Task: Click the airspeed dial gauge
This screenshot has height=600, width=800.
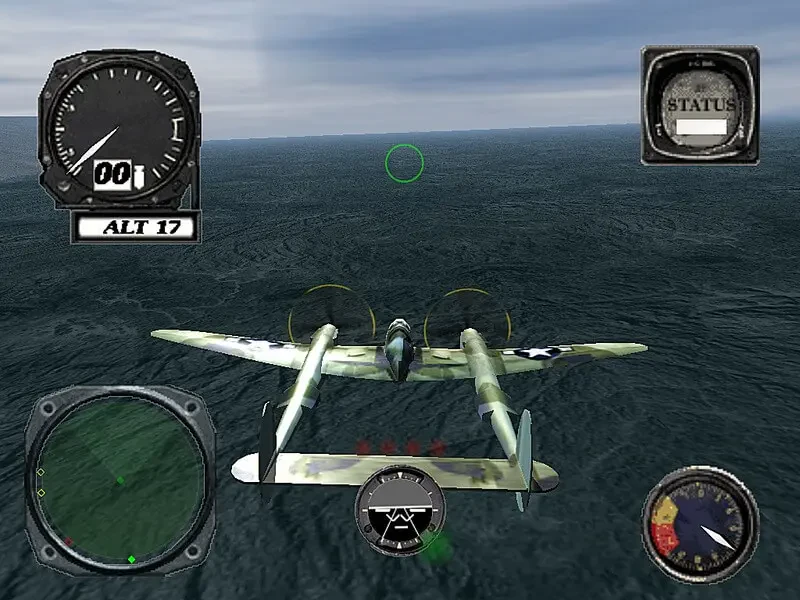Action: click(x=119, y=128)
